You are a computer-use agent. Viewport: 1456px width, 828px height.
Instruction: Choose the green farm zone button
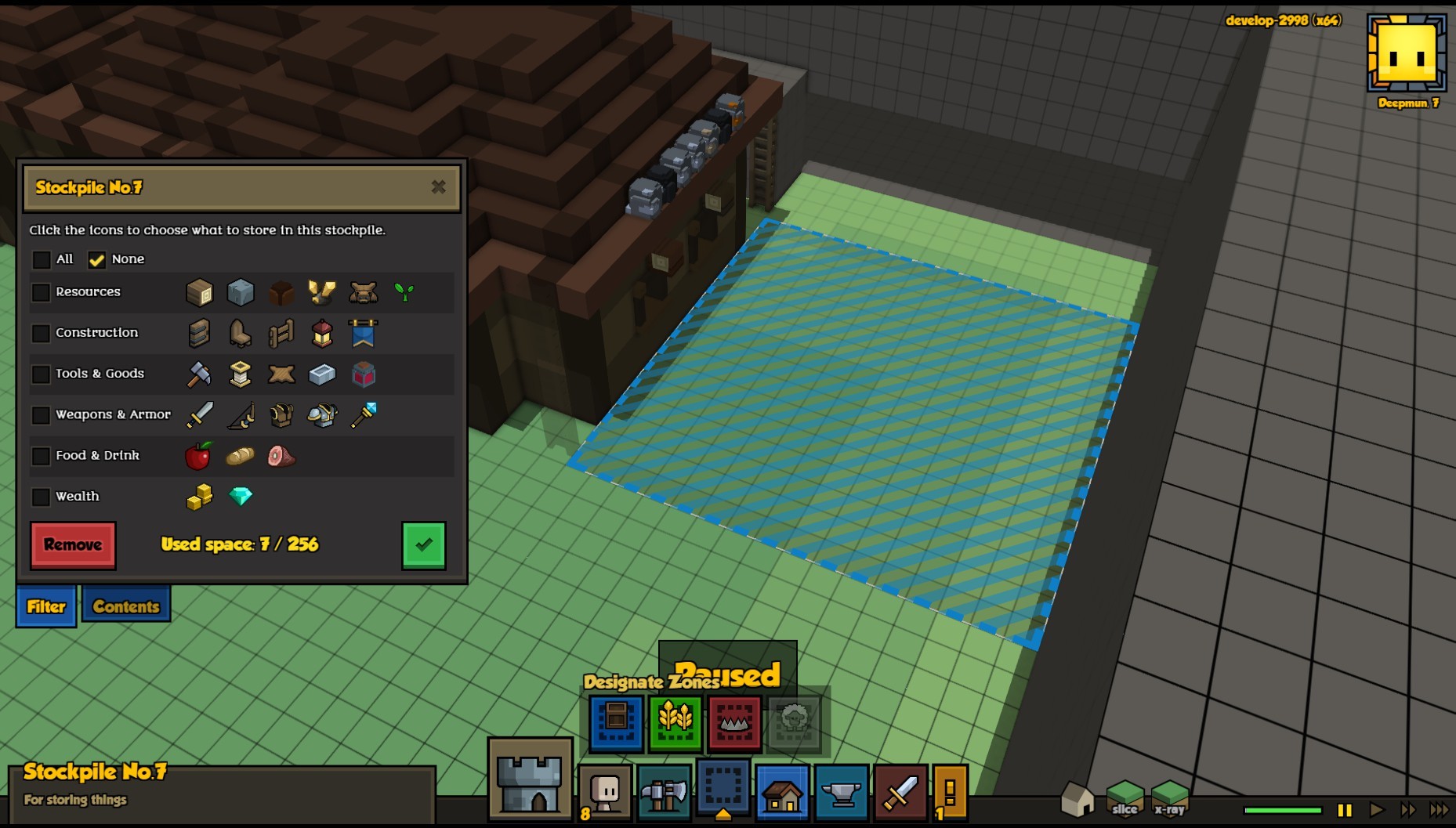pyautogui.click(x=675, y=721)
